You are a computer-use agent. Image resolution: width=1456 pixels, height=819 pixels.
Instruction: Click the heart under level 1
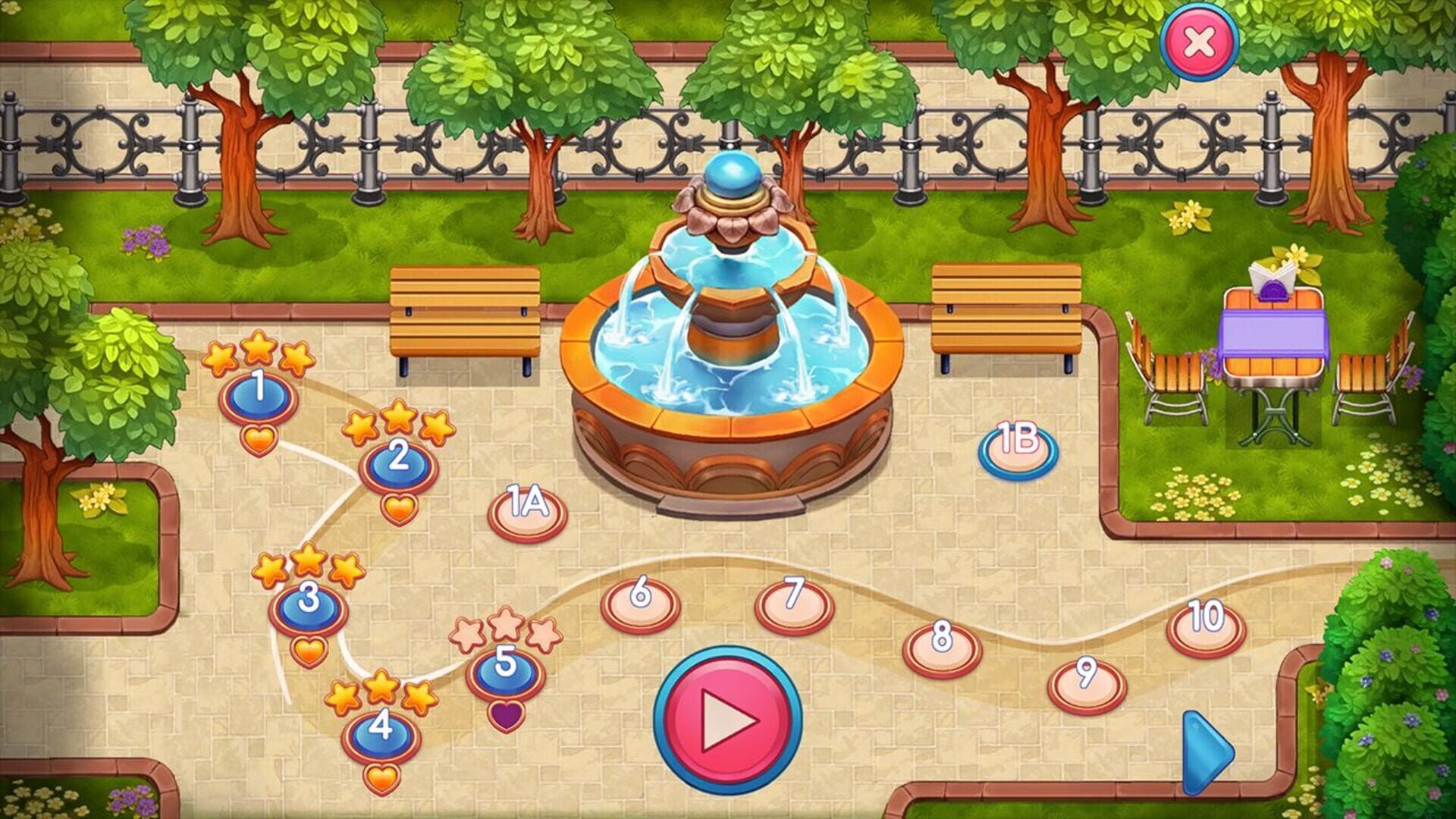pos(258,440)
